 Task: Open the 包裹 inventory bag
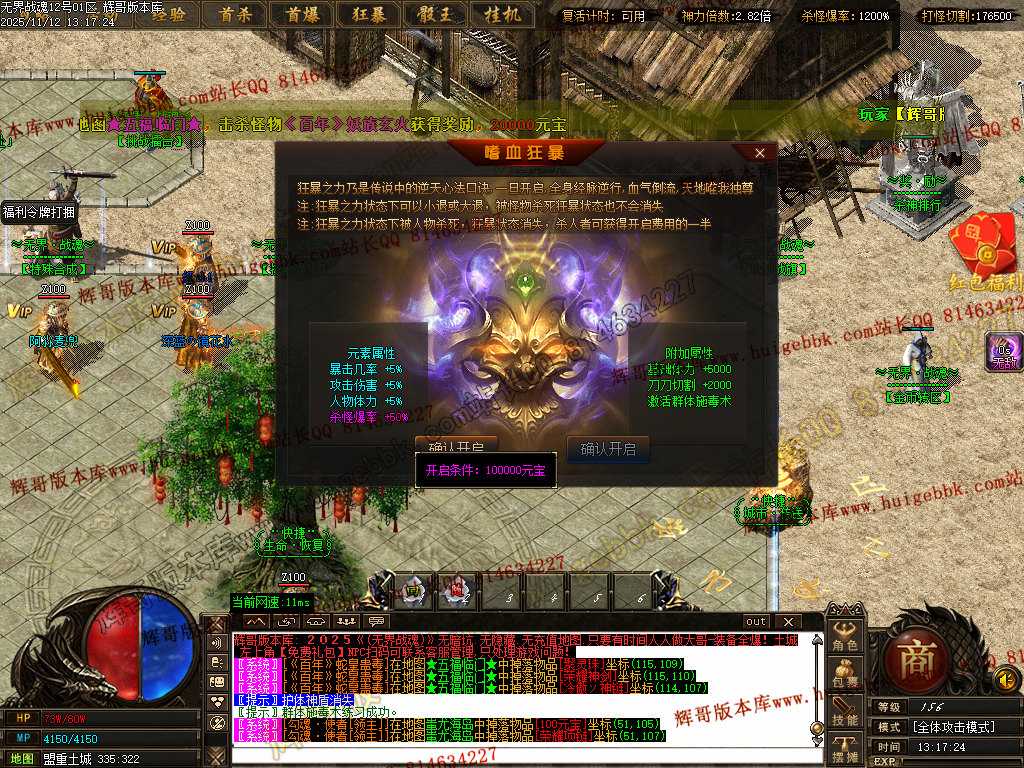coord(846,675)
